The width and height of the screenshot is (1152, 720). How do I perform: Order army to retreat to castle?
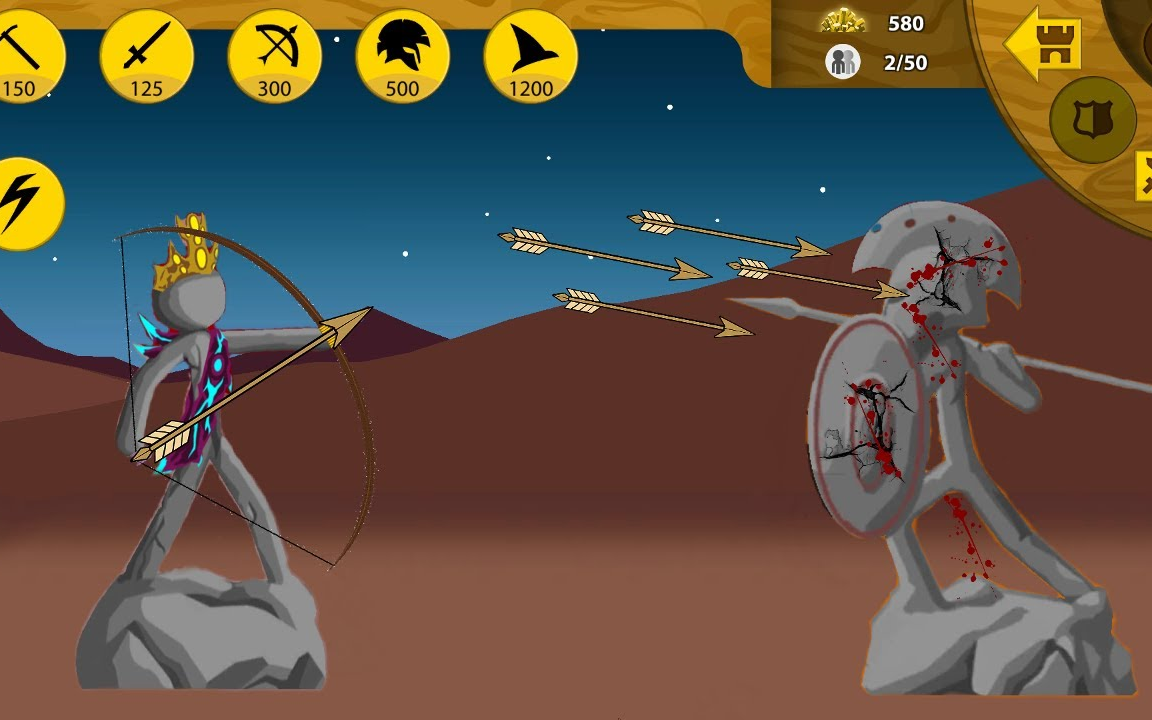point(1044,45)
